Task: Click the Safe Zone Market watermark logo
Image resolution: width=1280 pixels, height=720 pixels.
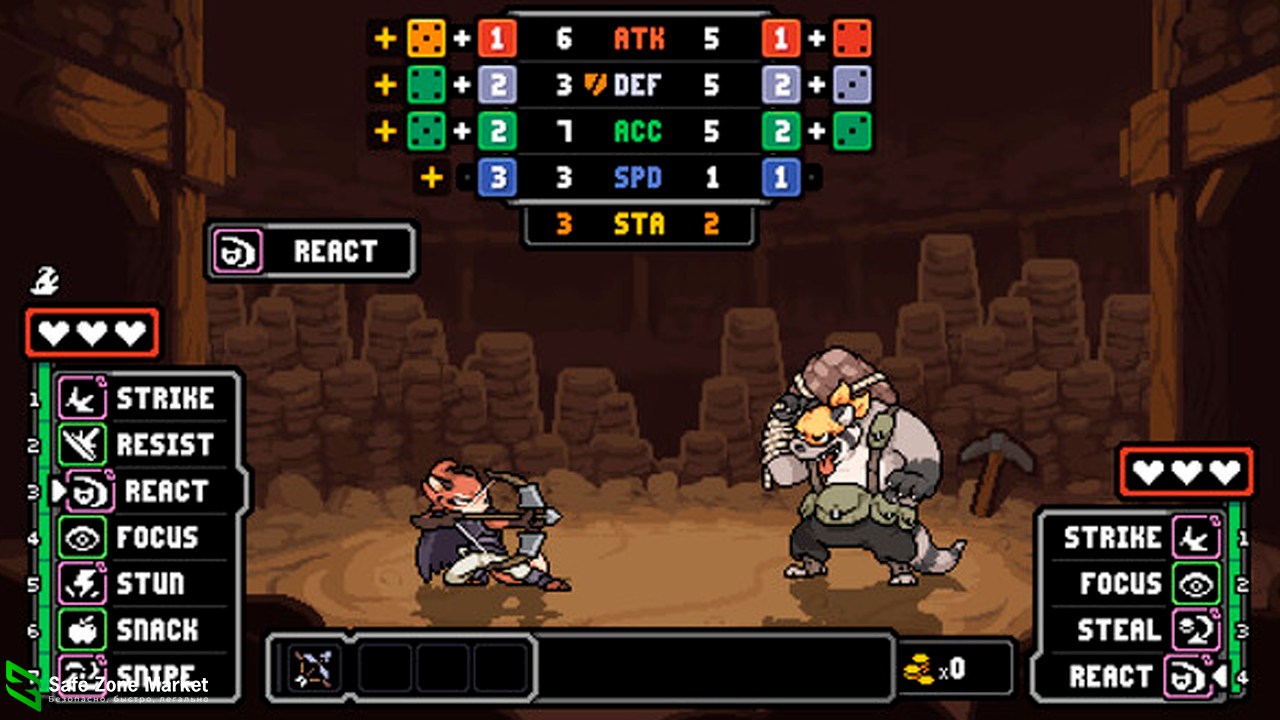Action: click(24, 685)
